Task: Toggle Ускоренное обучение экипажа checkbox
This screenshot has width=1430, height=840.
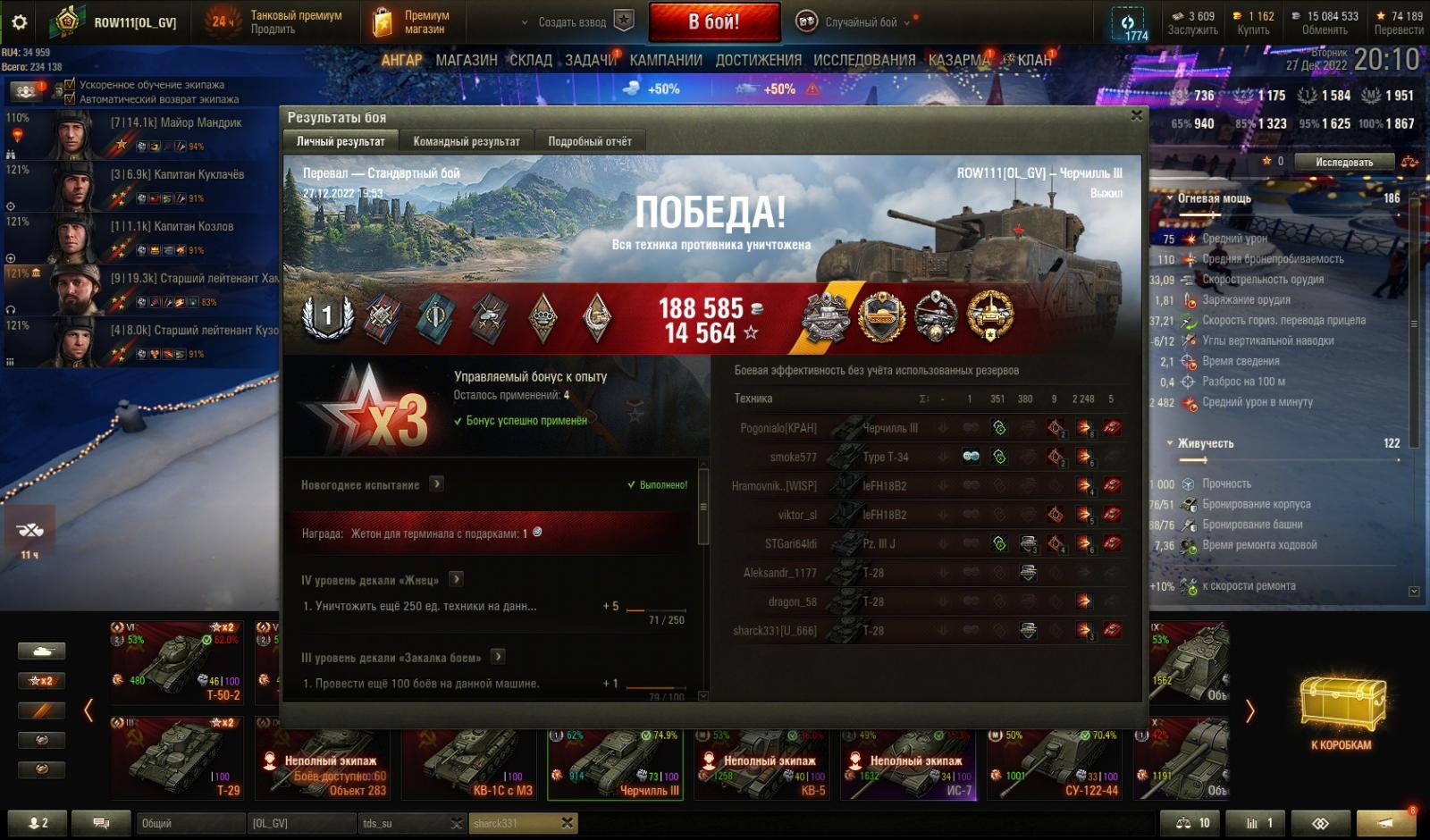Action: pyautogui.click(x=70, y=85)
